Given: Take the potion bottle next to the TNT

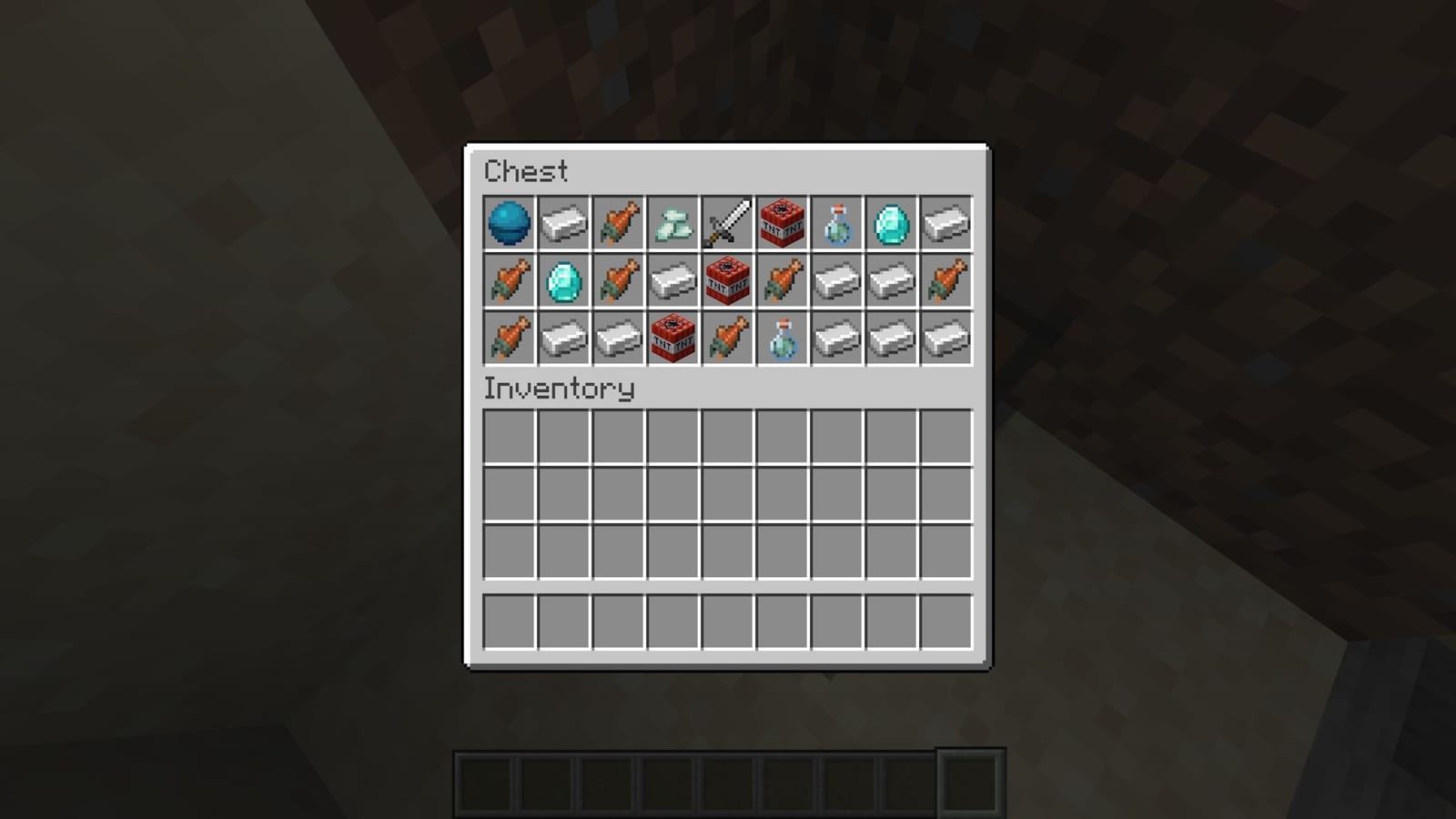Looking at the screenshot, I should [835, 224].
